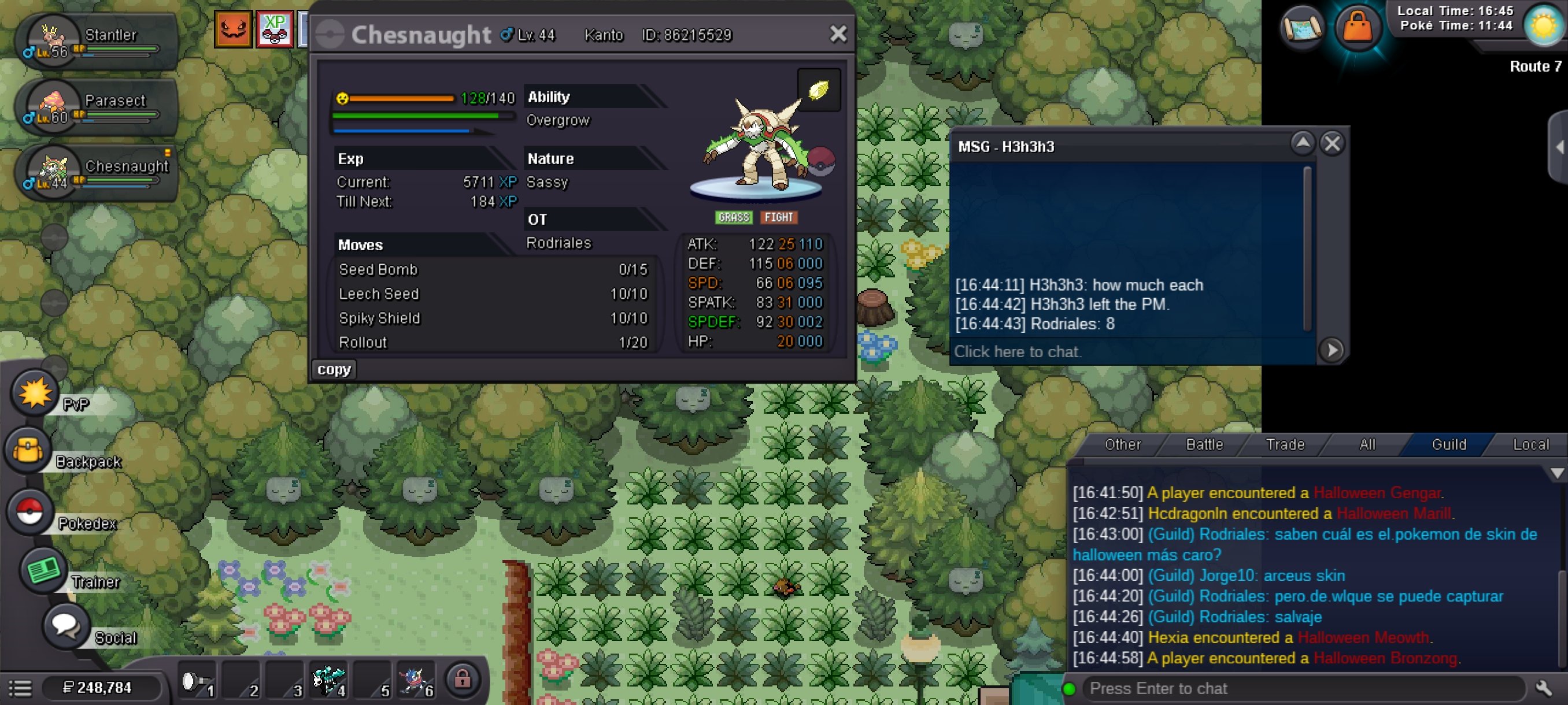Viewport: 1568px width, 705px height.
Task: Switch to the Trade chat tab
Action: point(1285,444)
